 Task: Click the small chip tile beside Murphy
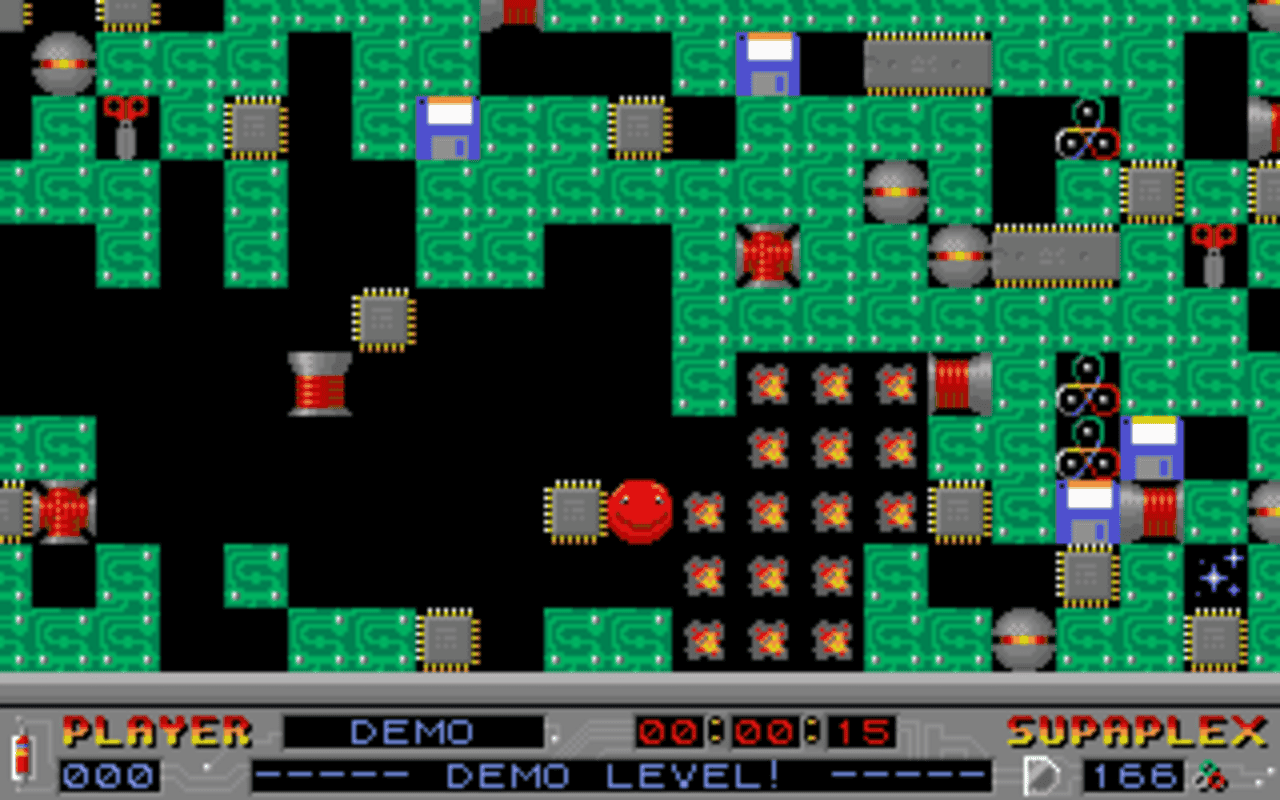575,510
